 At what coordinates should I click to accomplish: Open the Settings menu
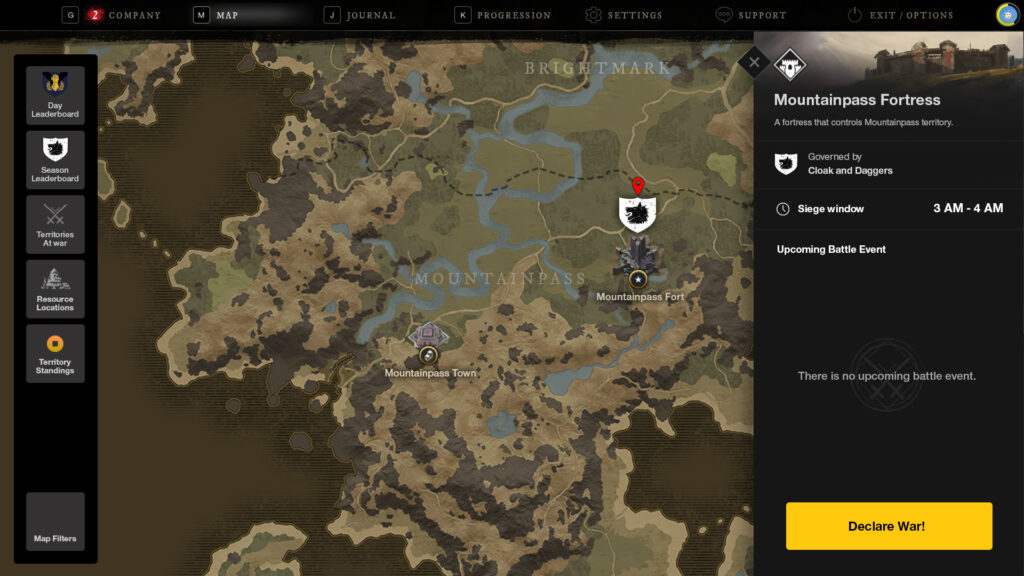point(634,15)
